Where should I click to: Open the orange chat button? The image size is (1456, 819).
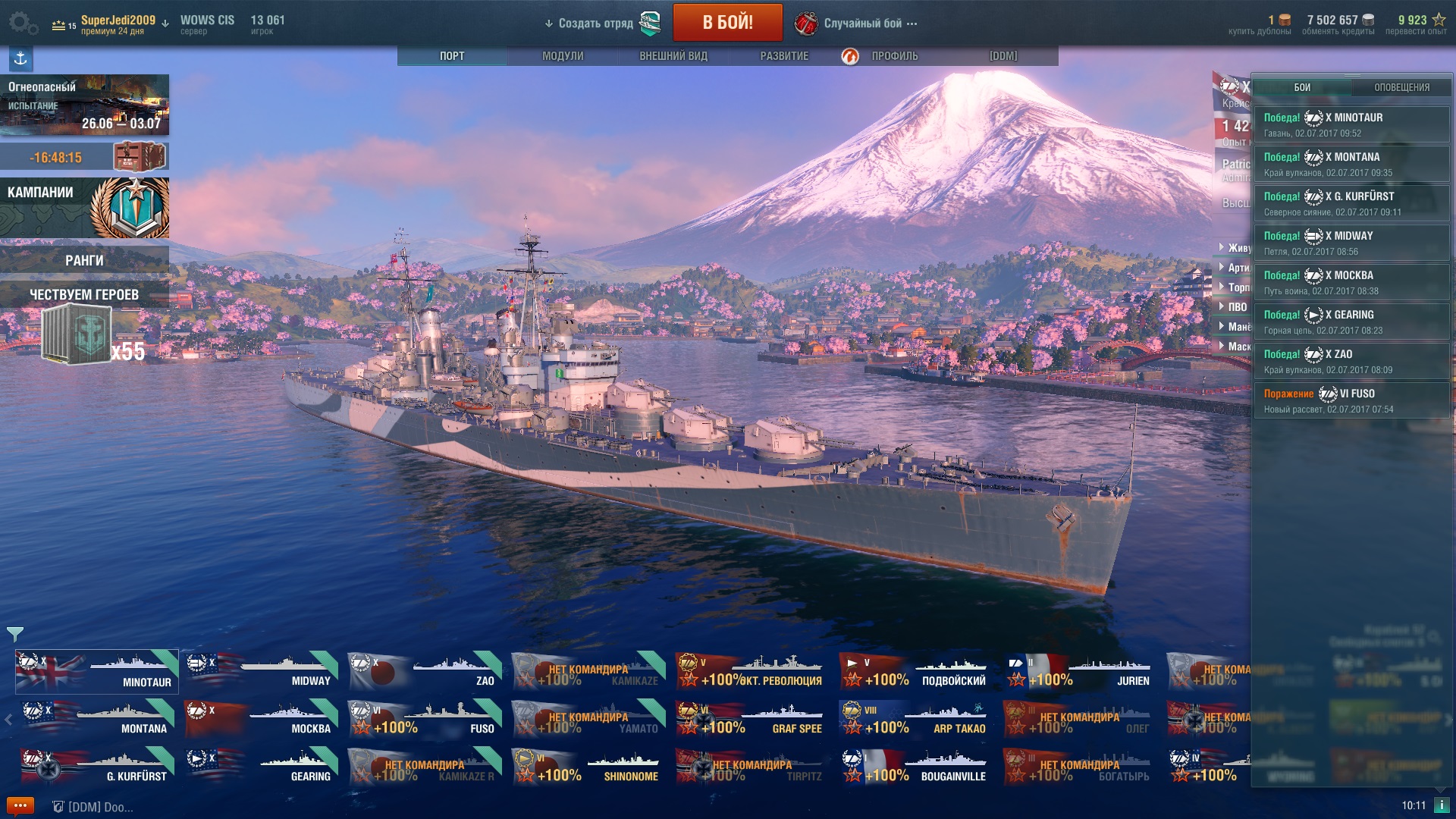pyautogui.click(x=20, y=805)
